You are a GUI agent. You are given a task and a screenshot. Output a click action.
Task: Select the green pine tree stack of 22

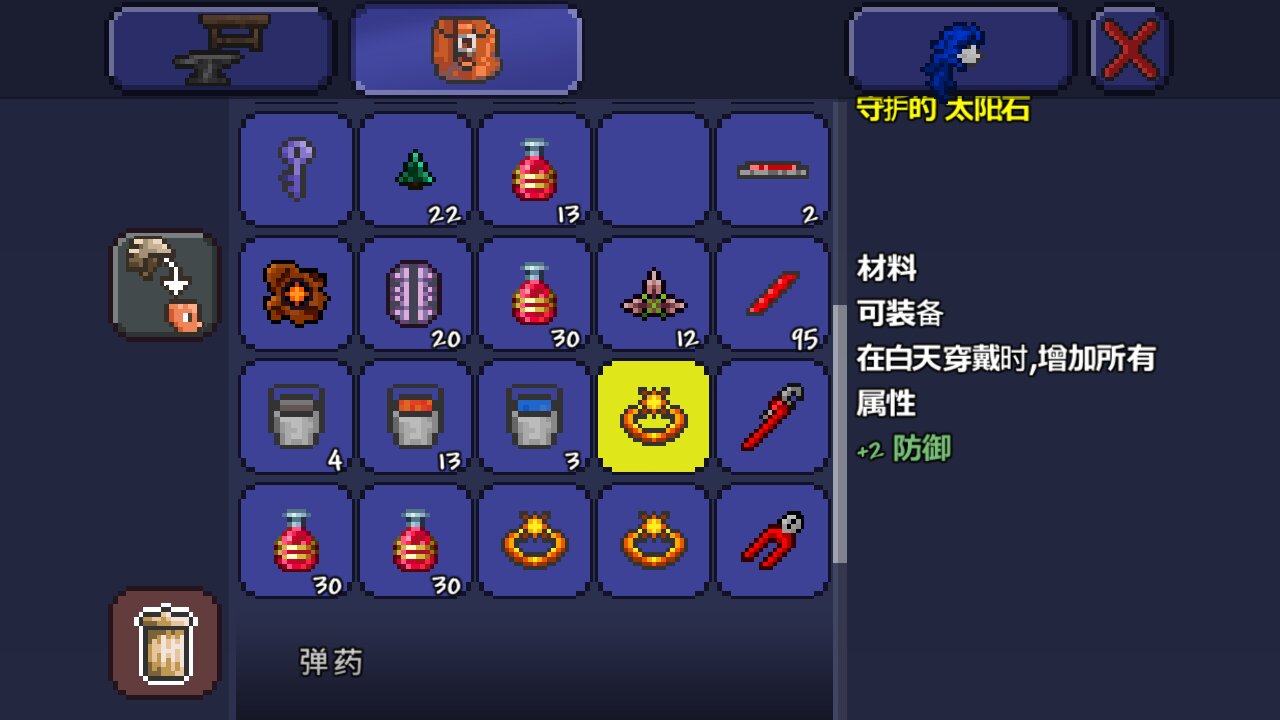(x=414, y=169)
